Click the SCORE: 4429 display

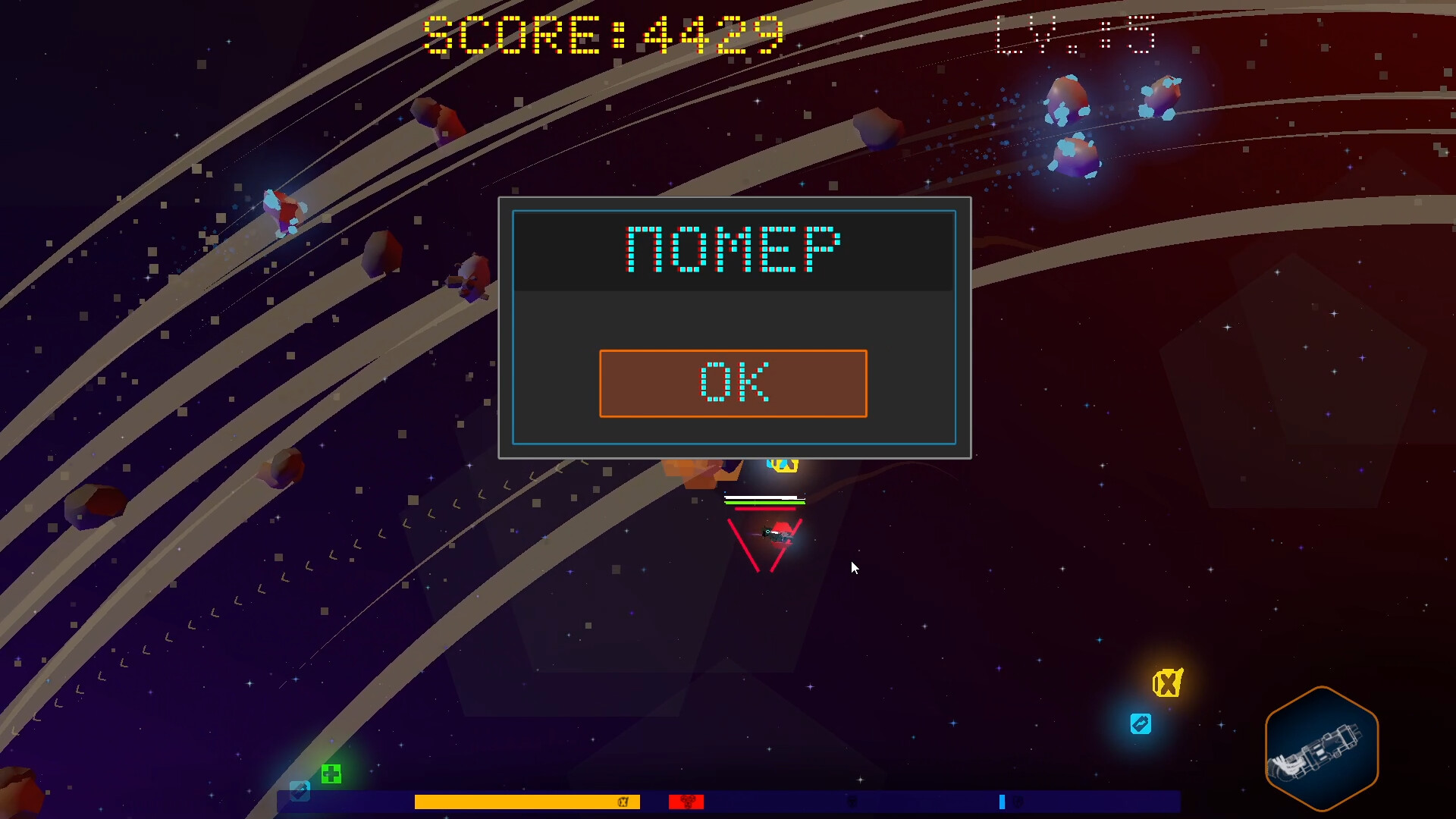[x=603, y=33]
